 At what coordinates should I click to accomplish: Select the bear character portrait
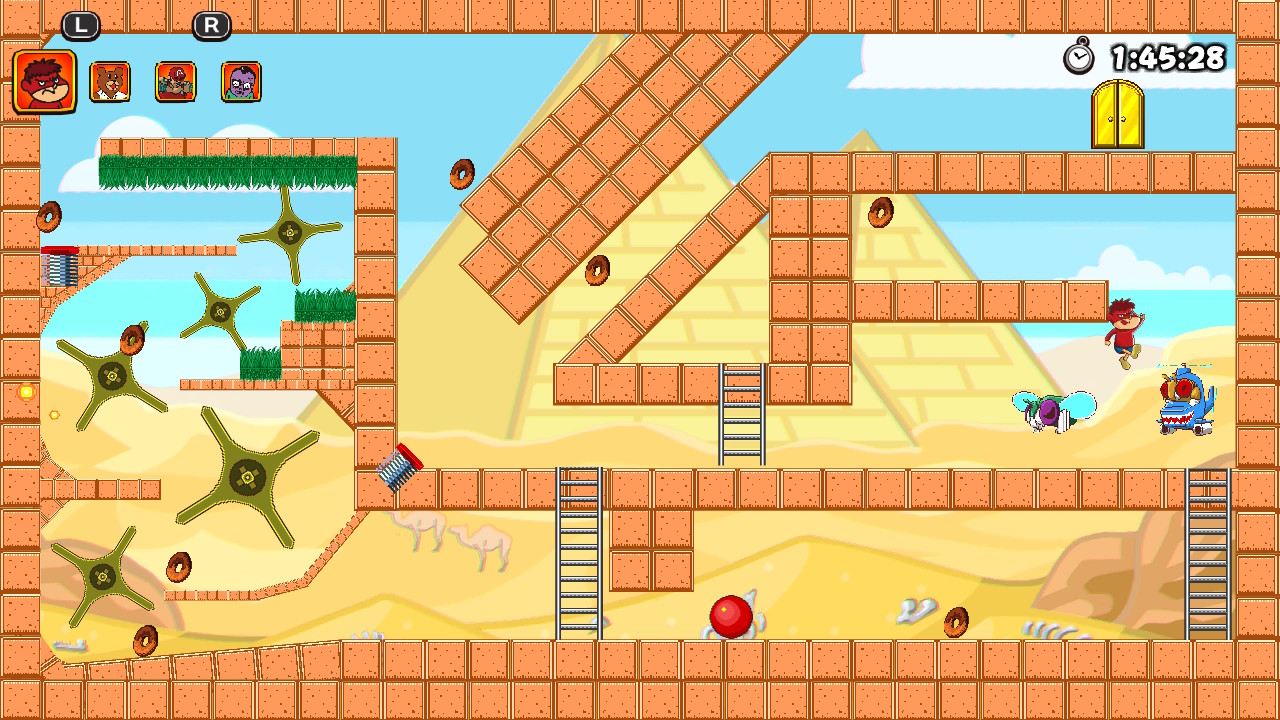tap(110, 80)
